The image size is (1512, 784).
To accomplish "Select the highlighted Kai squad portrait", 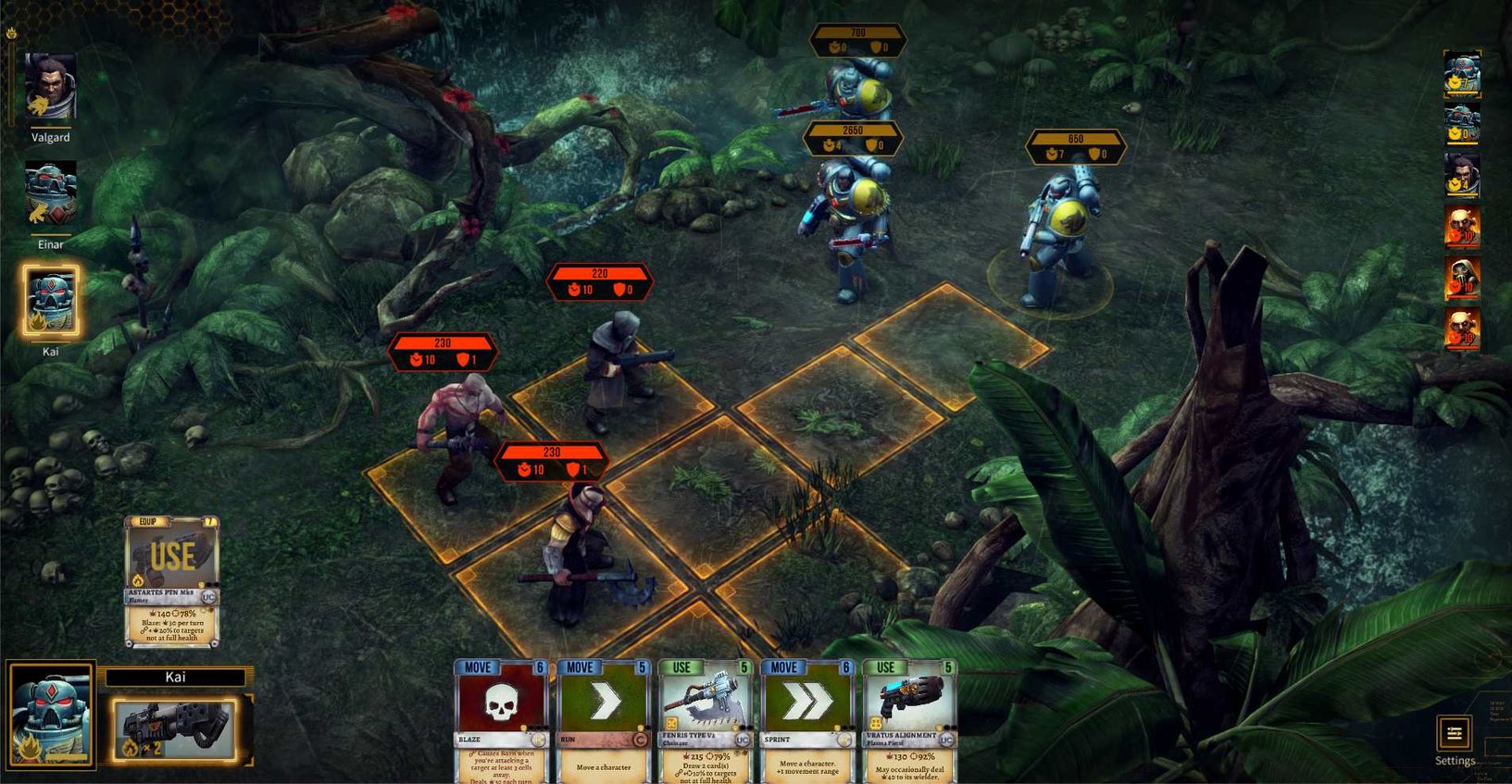I will (50, 301).
